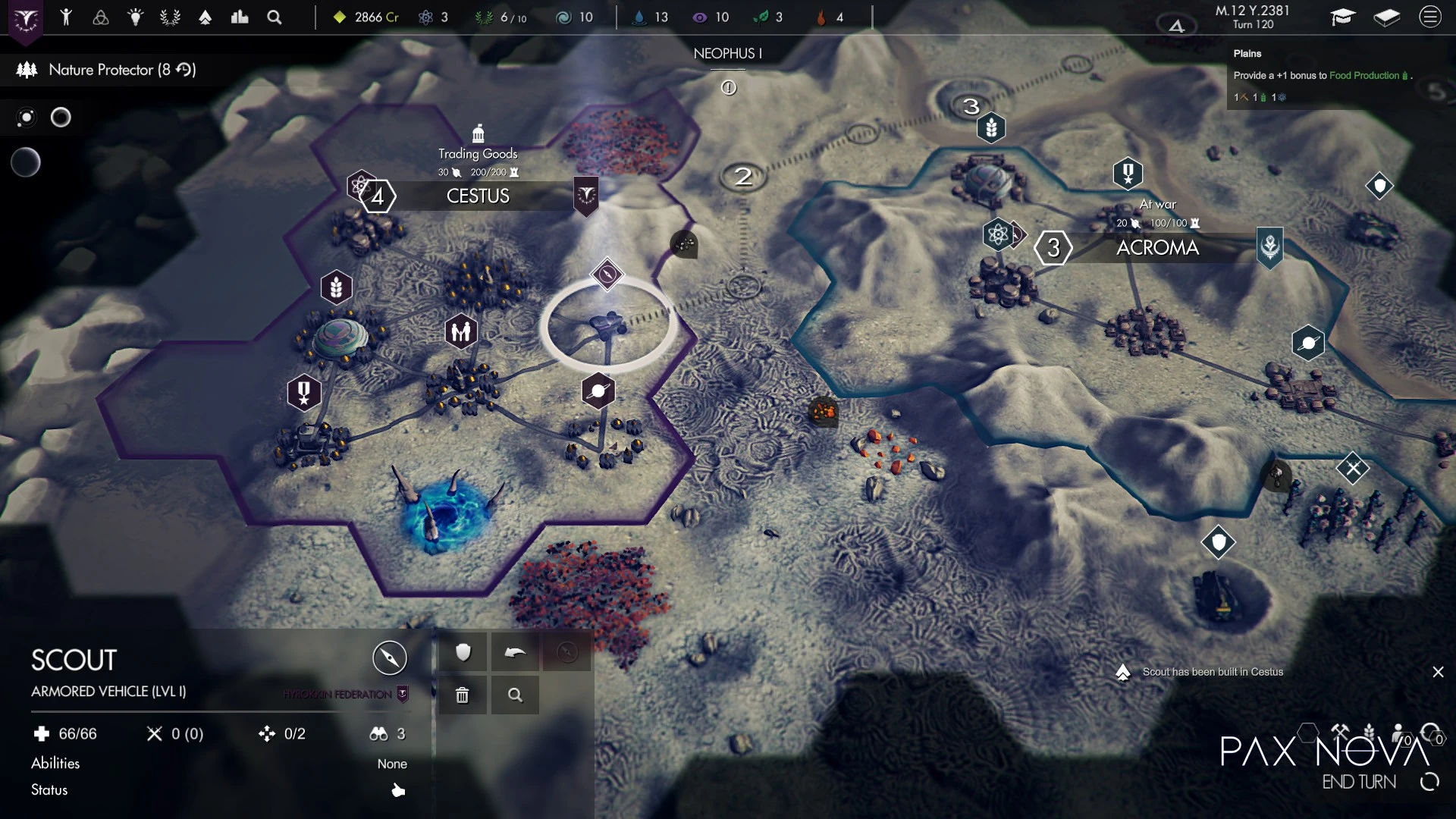Image resolution: width=1456 pixels, height=819 pixels.
Task: Open the book encyclopedia icon
Action: coord(1386,17)
